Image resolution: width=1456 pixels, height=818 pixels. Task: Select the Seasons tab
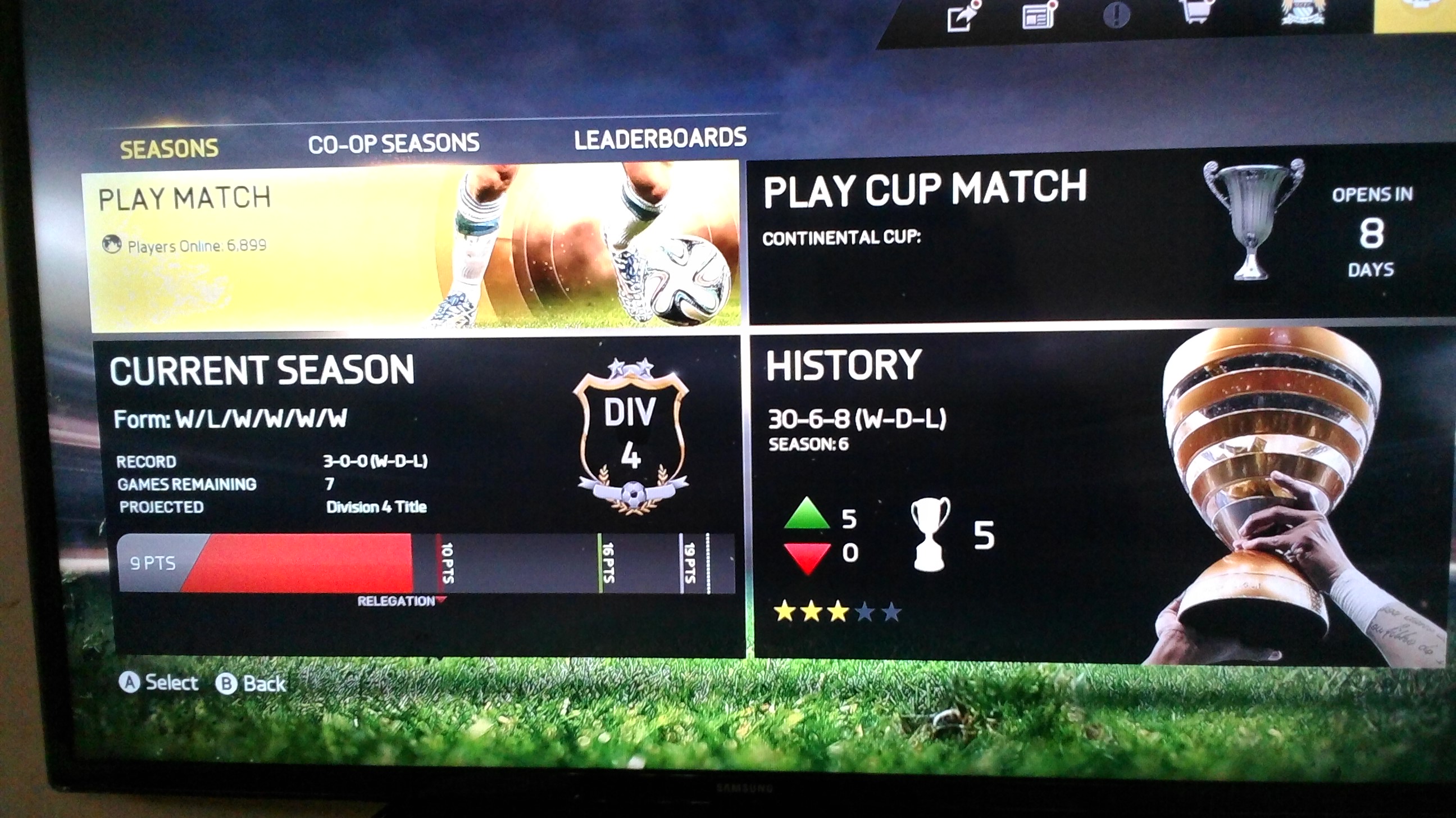pos(169,149)
